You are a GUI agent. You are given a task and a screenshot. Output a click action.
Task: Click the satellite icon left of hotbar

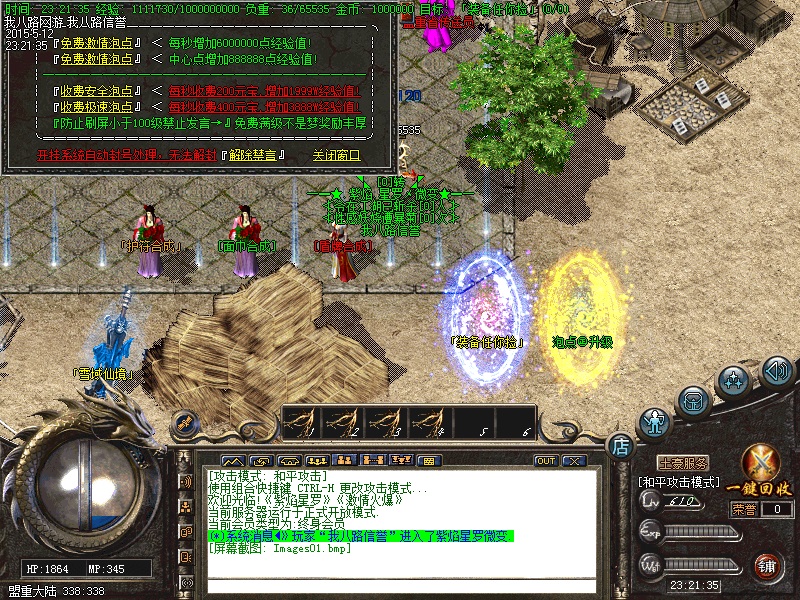(183, 424)
